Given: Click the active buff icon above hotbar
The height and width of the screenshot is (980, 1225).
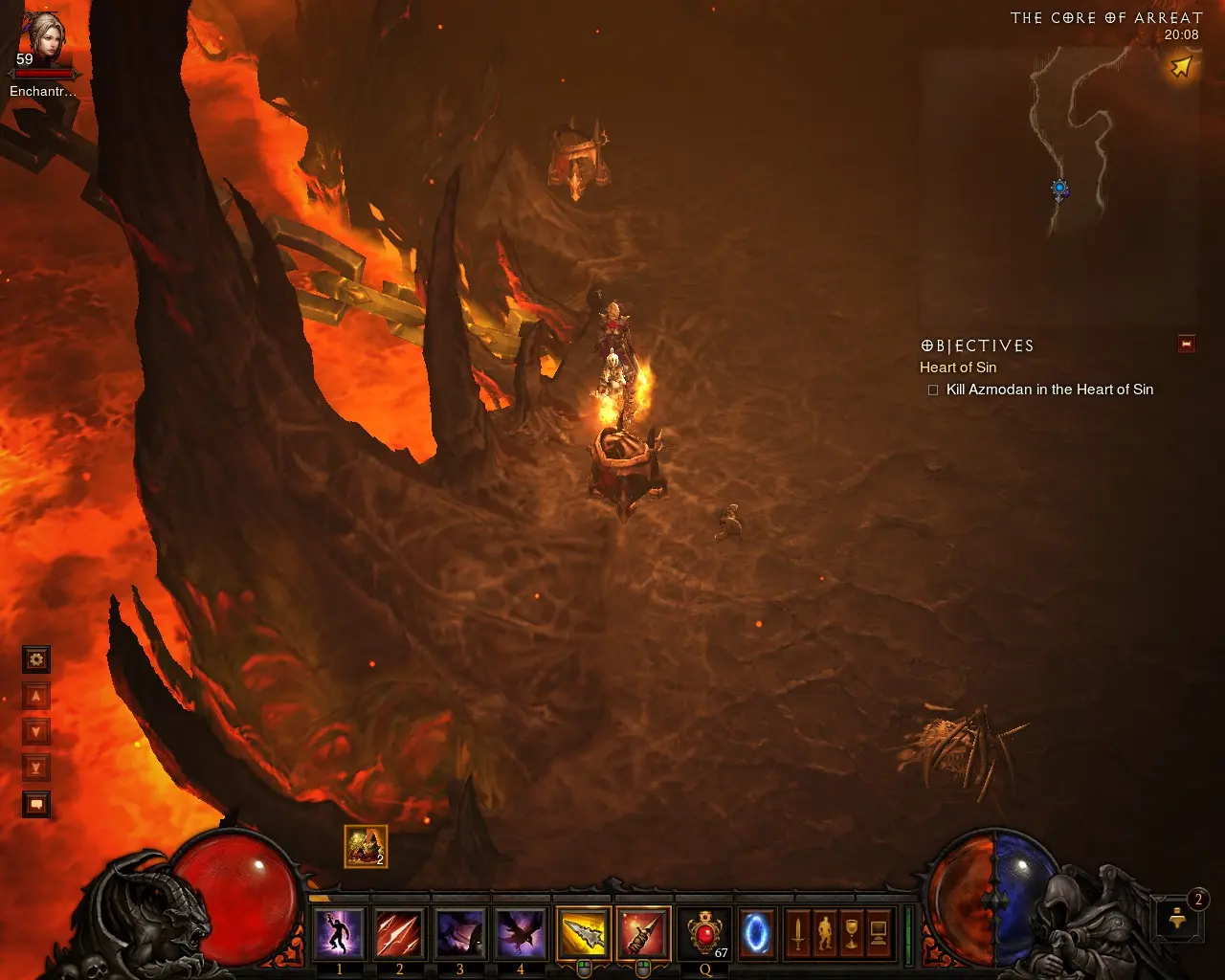Looking at the screenshot, I should (x=366, y=846).
